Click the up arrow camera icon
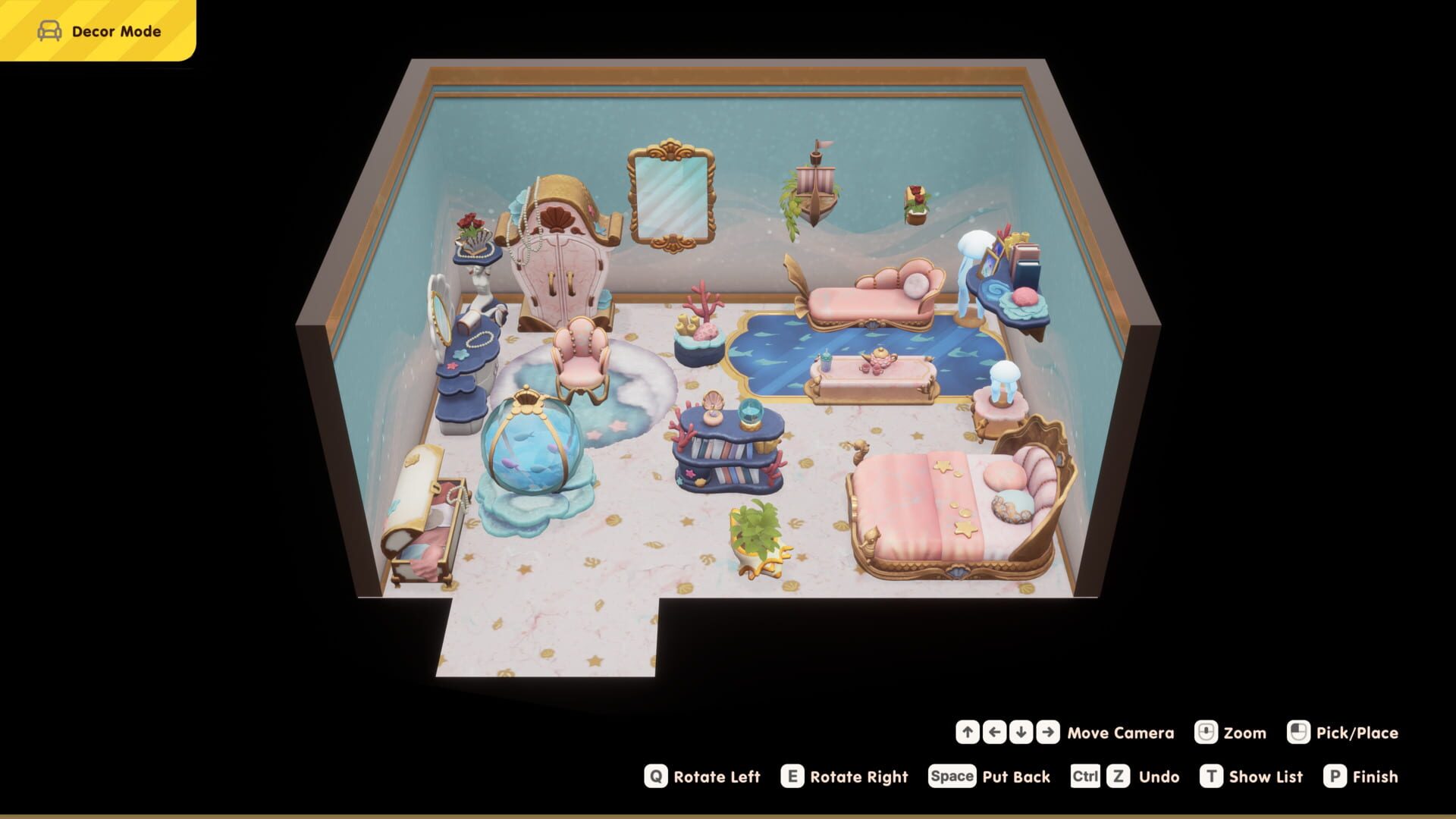 (x=968, y=733)
